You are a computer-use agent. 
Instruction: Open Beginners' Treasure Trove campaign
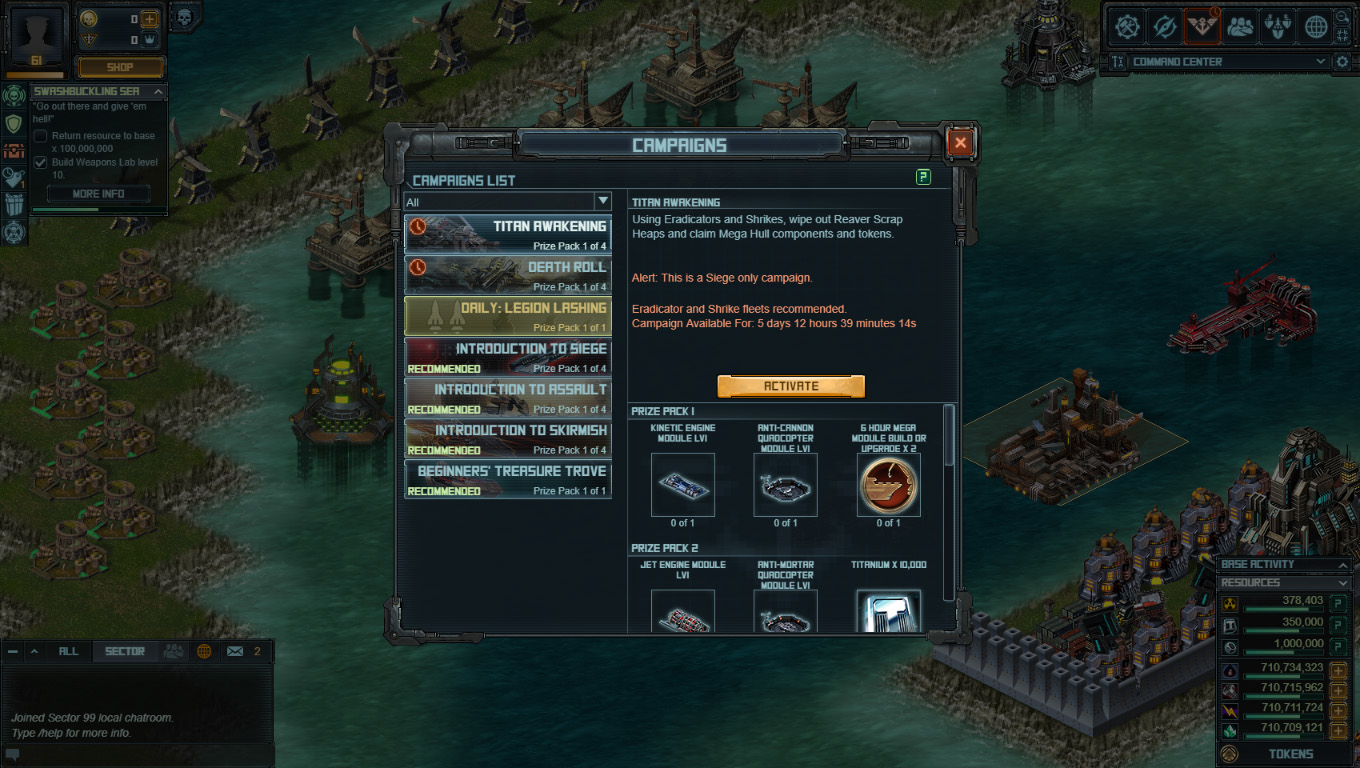click(508, 479)
